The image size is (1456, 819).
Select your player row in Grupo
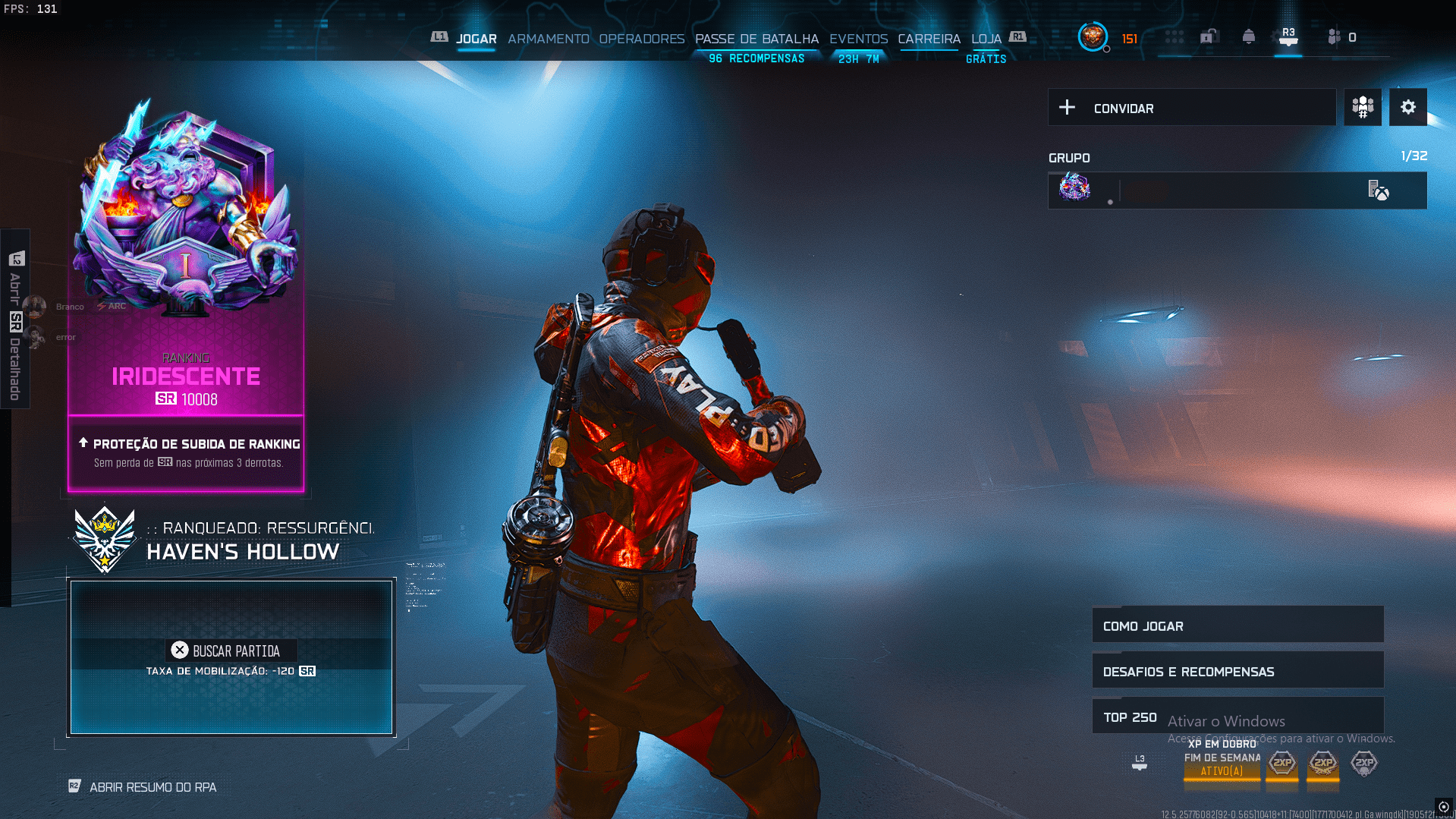tap(1237, 190)
